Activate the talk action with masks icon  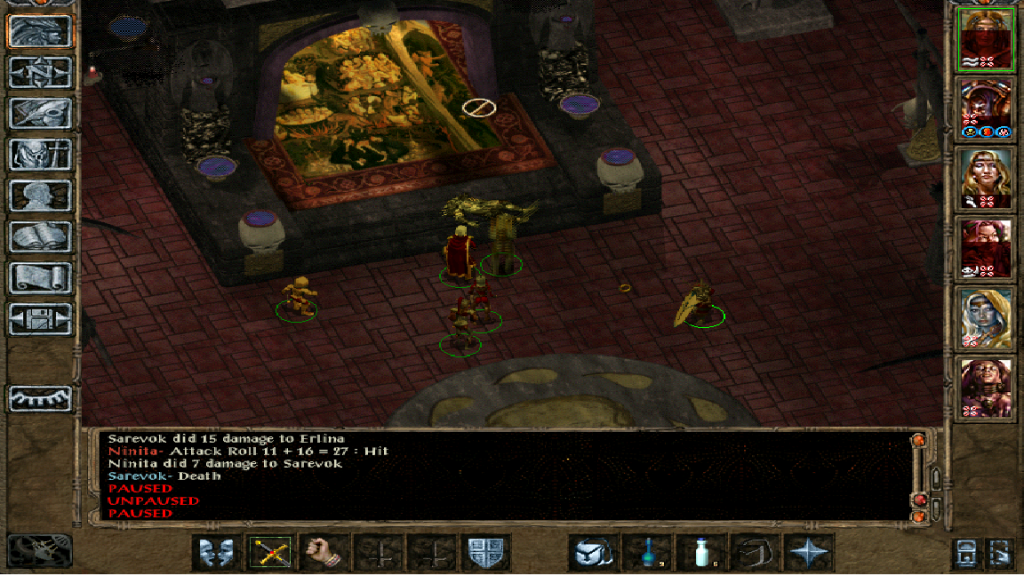tap(218, 552)
